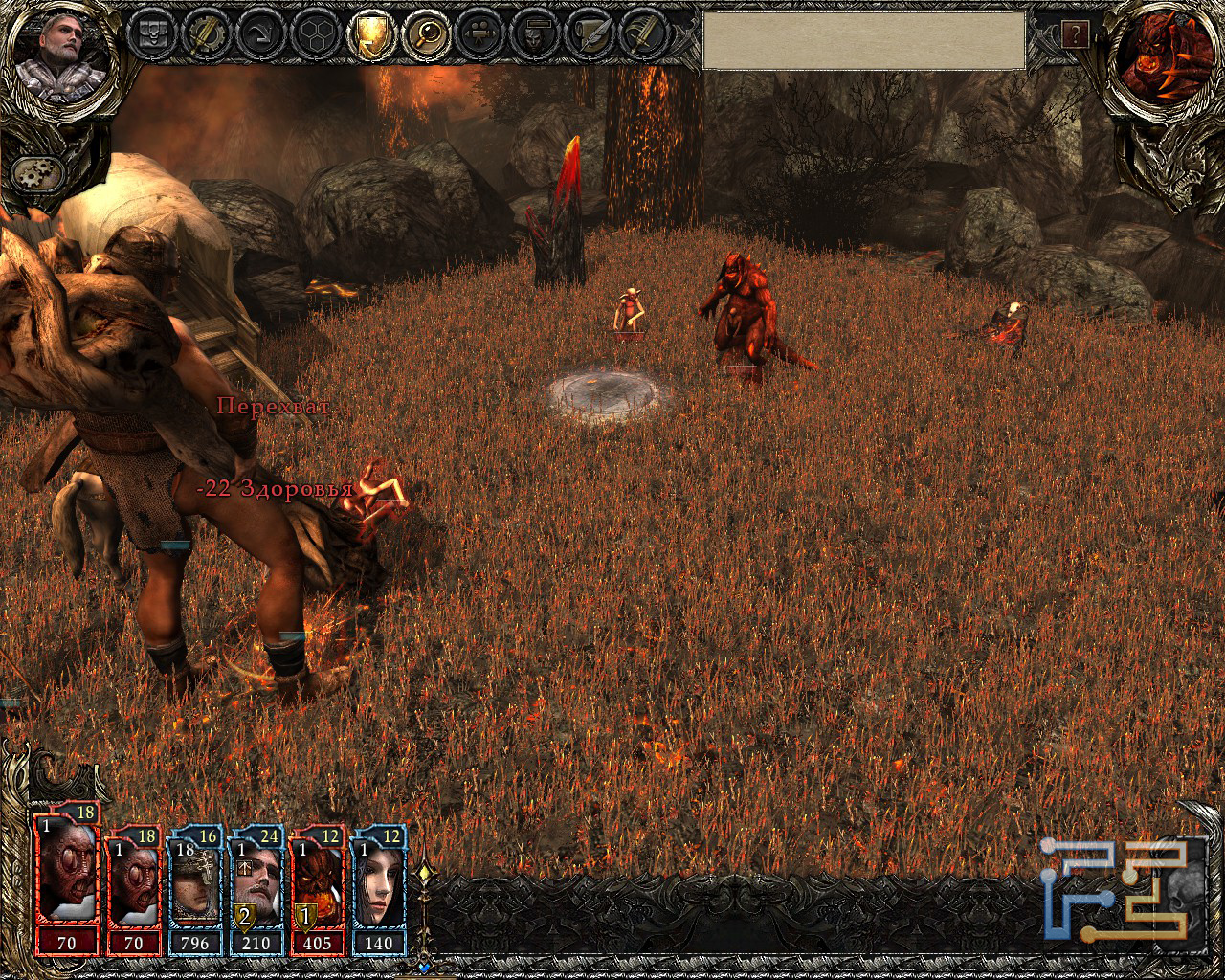The height and width of the screenshot is (980, 1225).
Task: Open the gear settings button
Action: (x=39, y=173)
